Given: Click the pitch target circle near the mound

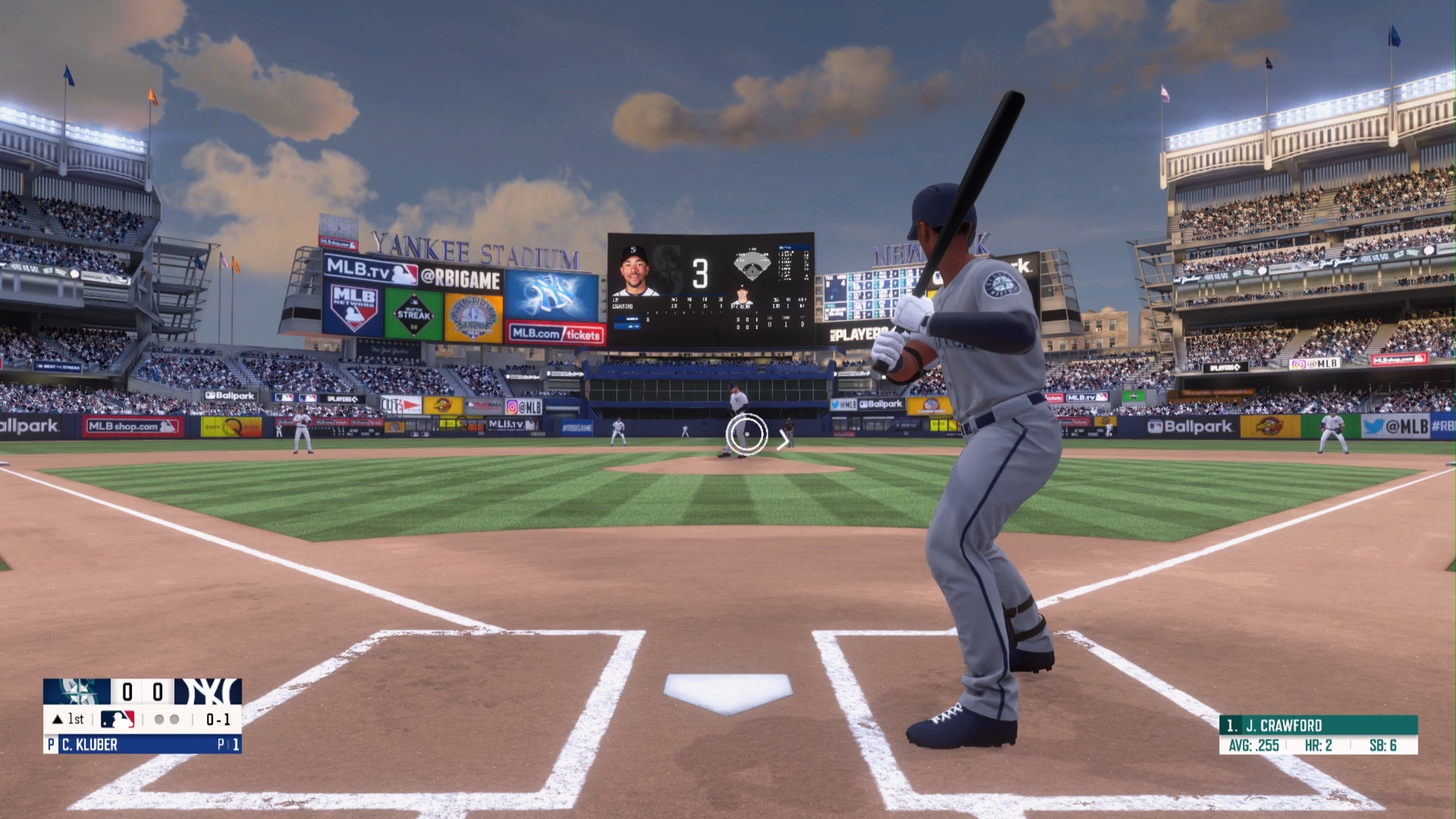Looking at the screenshot, I should click(x=746, y=433).
